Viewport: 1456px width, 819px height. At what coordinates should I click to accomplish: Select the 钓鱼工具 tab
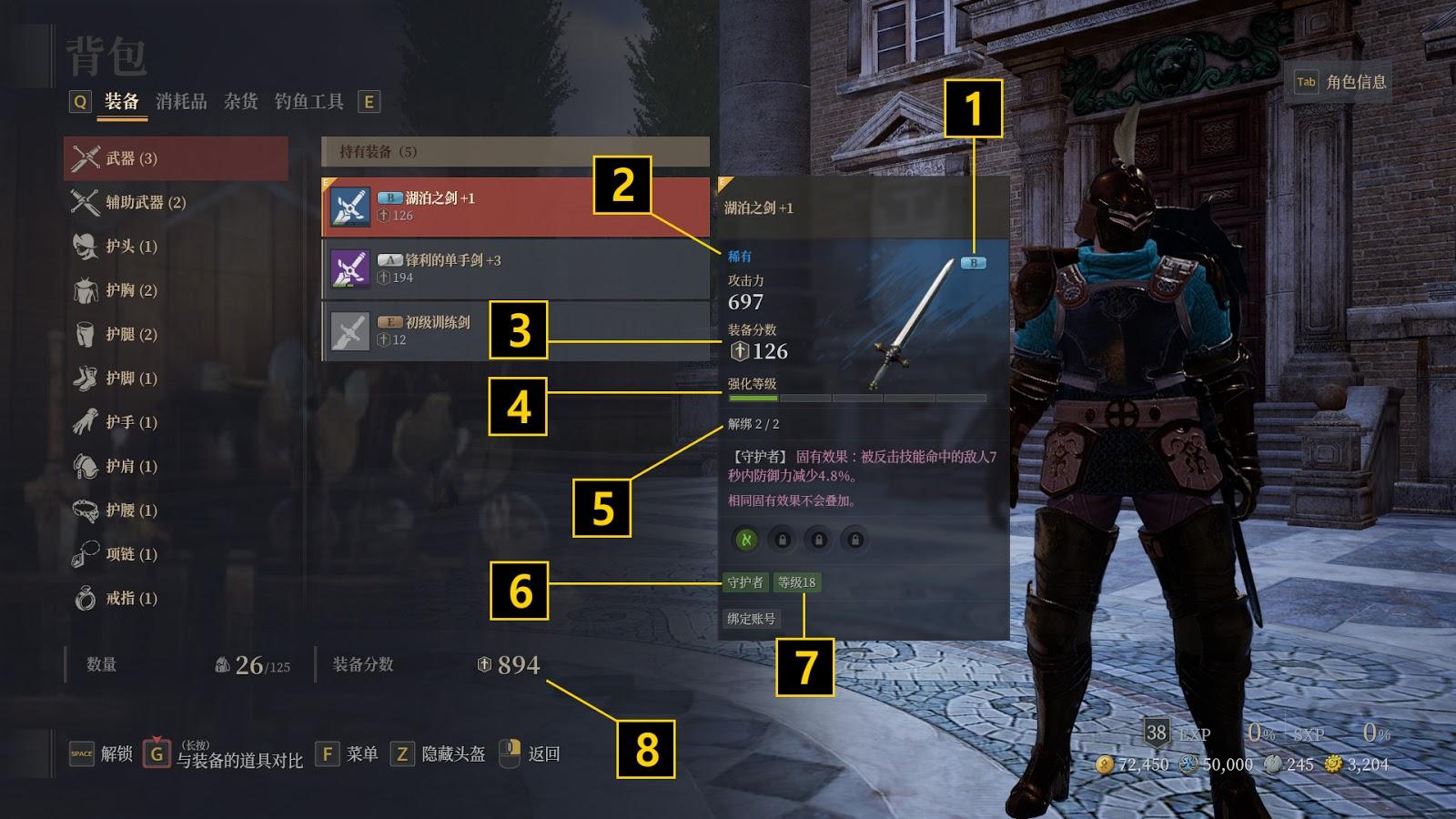[308, 101]
